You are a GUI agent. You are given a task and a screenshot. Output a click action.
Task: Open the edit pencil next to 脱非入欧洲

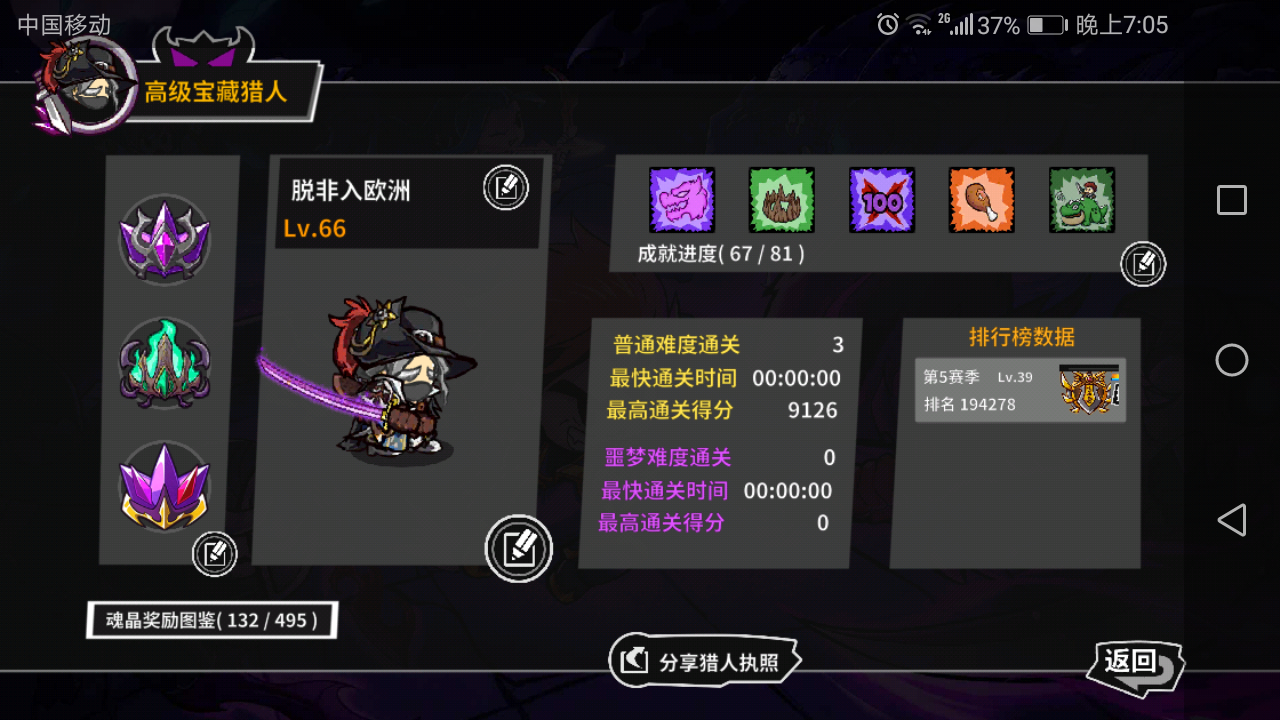[505, 188]
